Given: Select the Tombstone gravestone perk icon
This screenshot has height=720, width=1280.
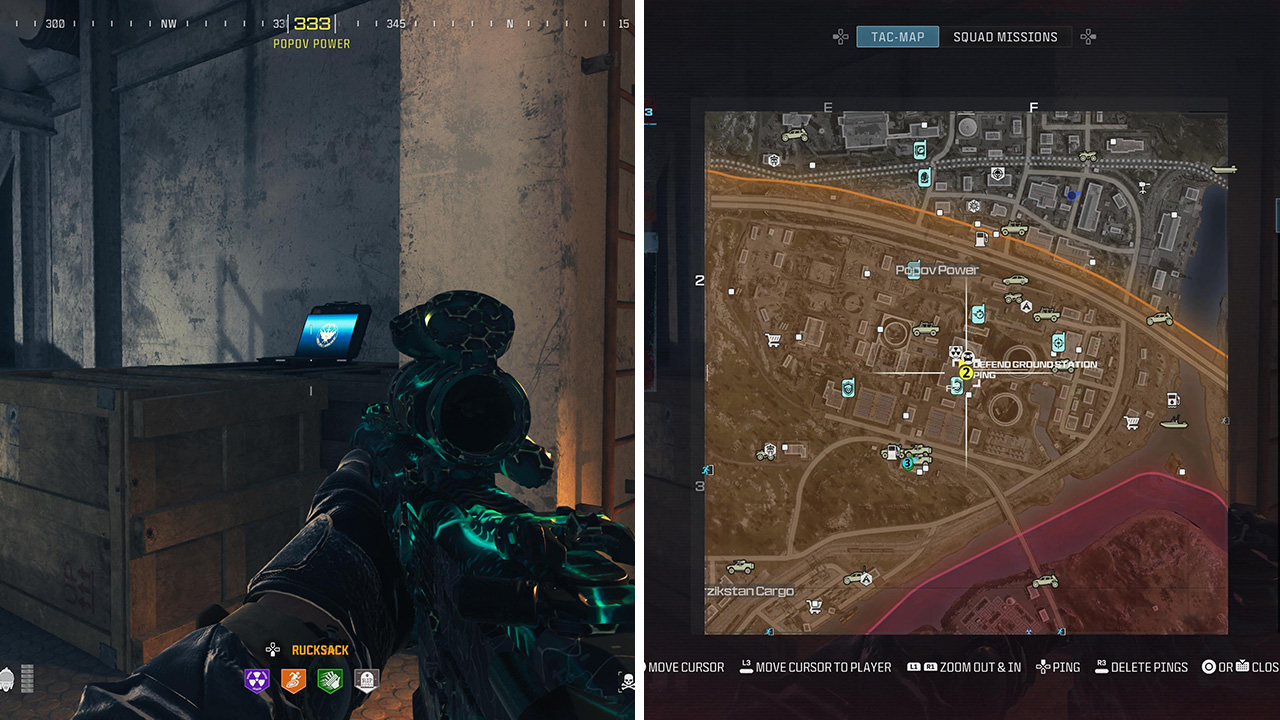Looking at the screenshot, I should (367, 680).
